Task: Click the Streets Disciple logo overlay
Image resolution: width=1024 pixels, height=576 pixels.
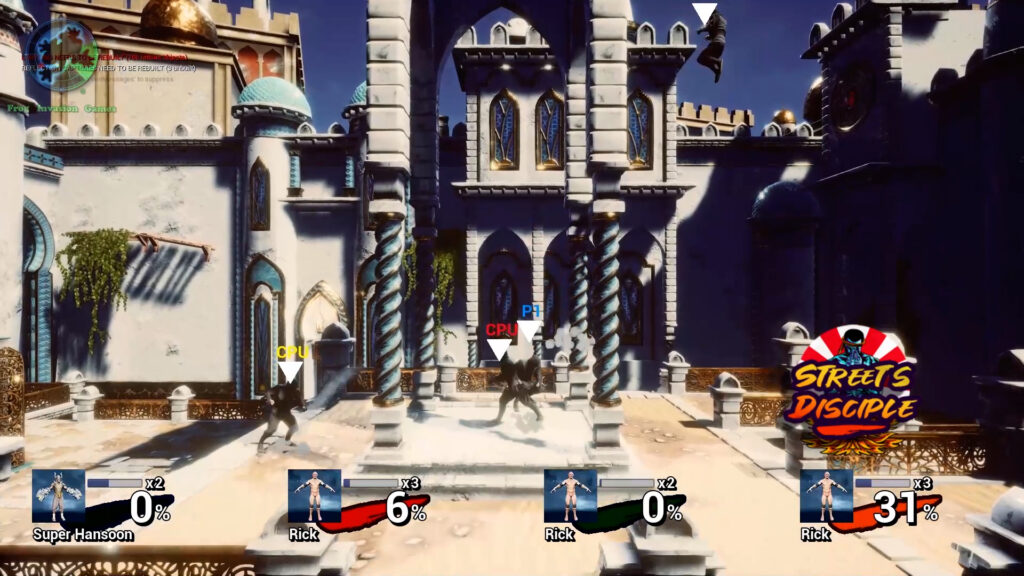Action: [x=853, y=389]
